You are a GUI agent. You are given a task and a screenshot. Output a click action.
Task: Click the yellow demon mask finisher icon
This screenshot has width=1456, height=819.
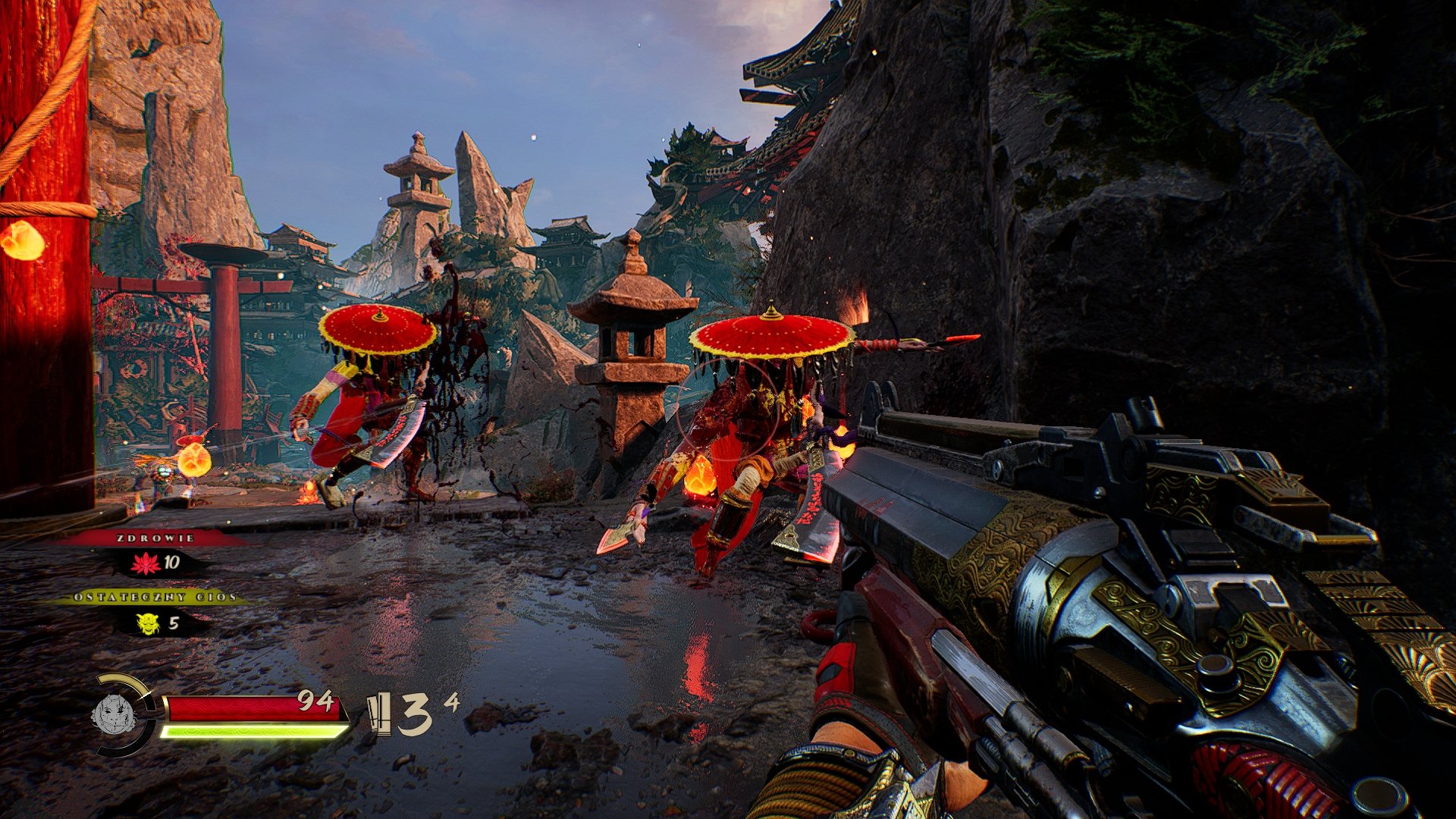click(x=148, y=623)
